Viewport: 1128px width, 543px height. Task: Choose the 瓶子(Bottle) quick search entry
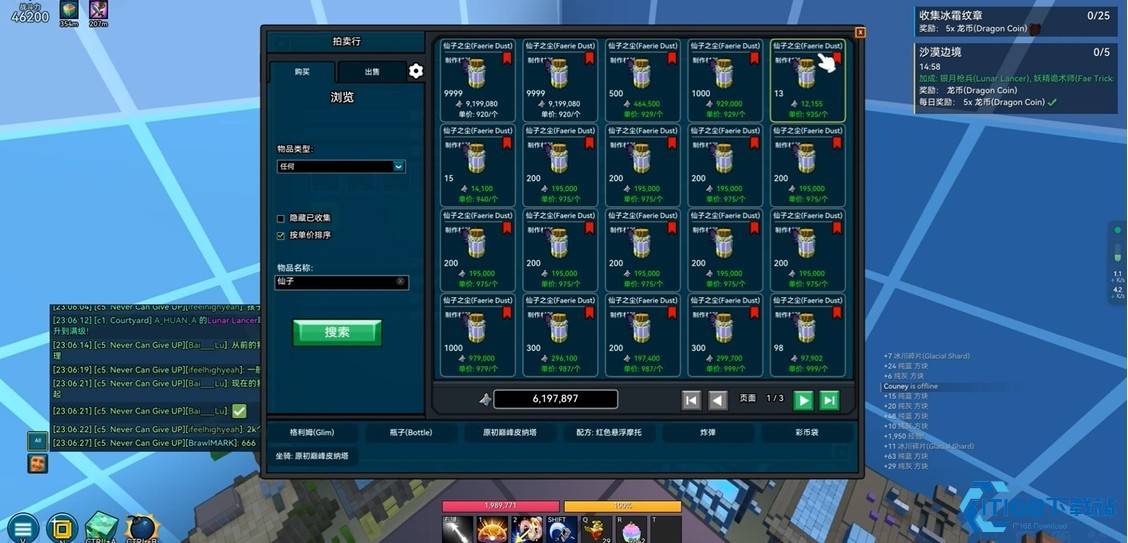[x=412, y=433]
